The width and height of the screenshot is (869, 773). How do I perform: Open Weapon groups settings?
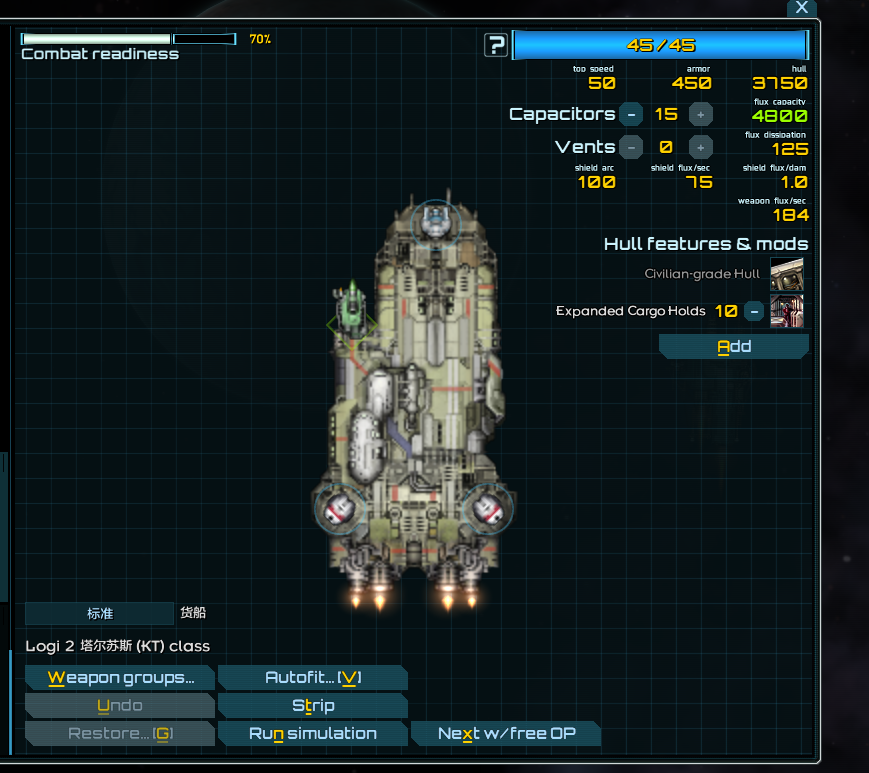click(119, 678)
